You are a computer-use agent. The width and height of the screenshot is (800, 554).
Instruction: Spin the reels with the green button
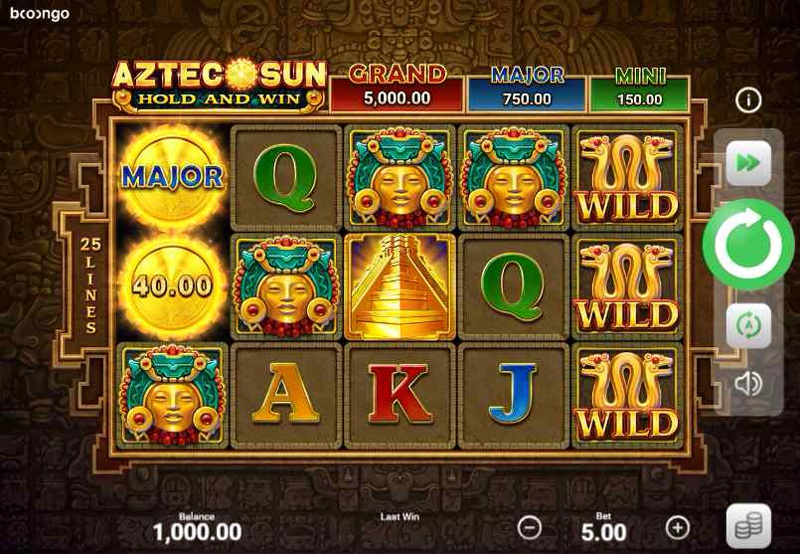pos(748,244)
